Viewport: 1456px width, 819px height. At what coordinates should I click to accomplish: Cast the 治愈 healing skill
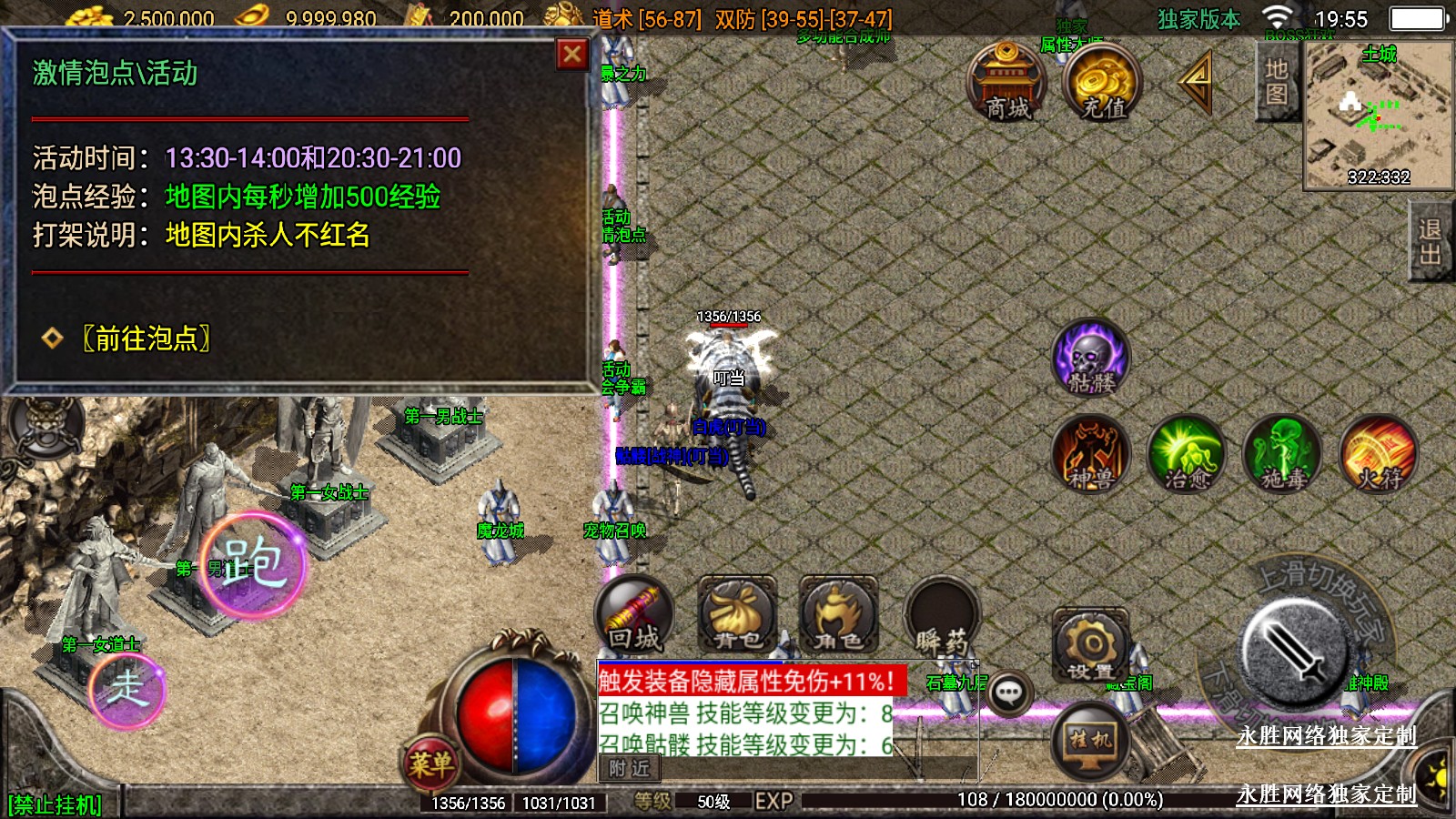(1187, 454)
